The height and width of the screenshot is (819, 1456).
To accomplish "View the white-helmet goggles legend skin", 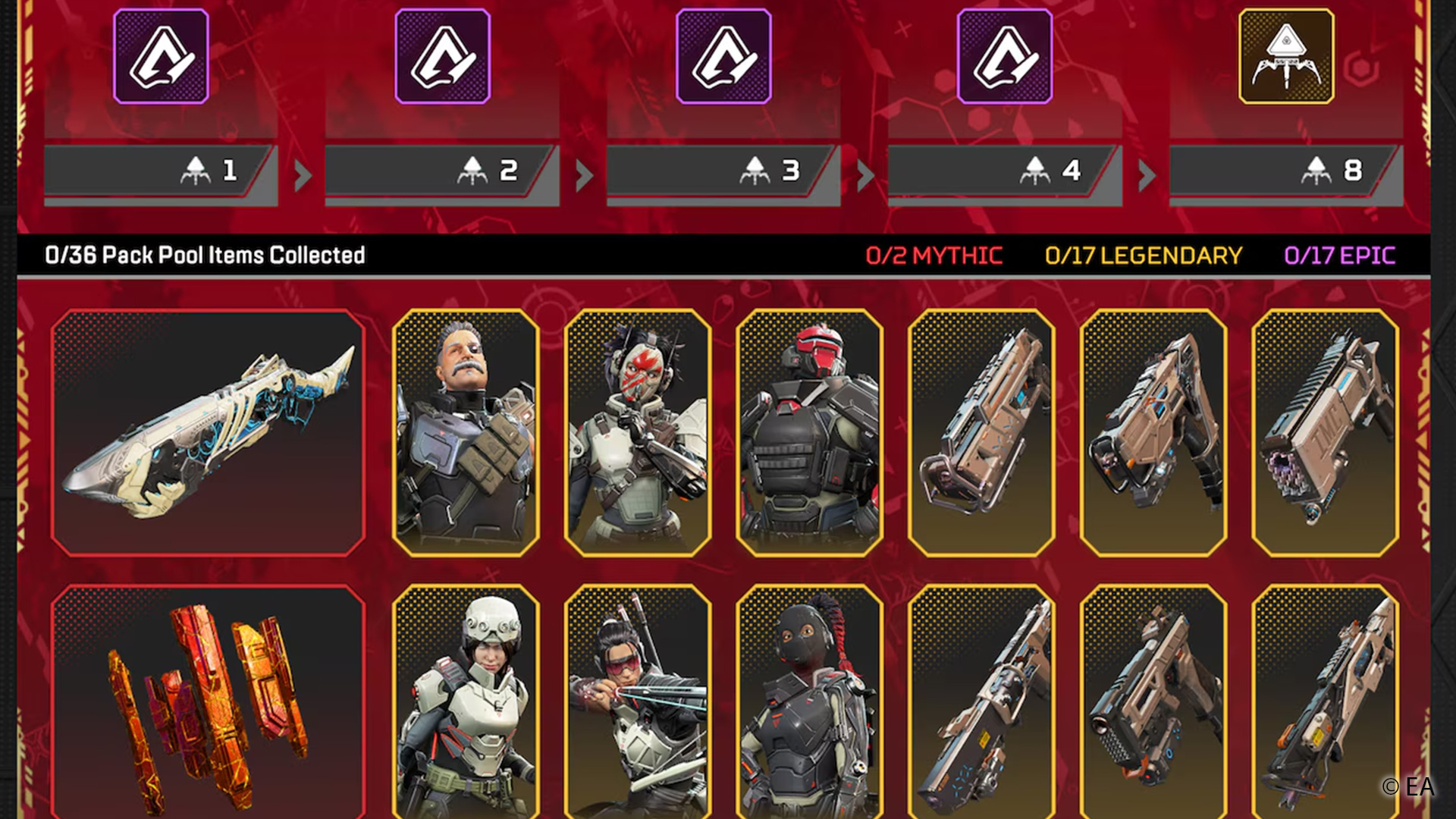I will pyautogui.click(x=466, y=701).
